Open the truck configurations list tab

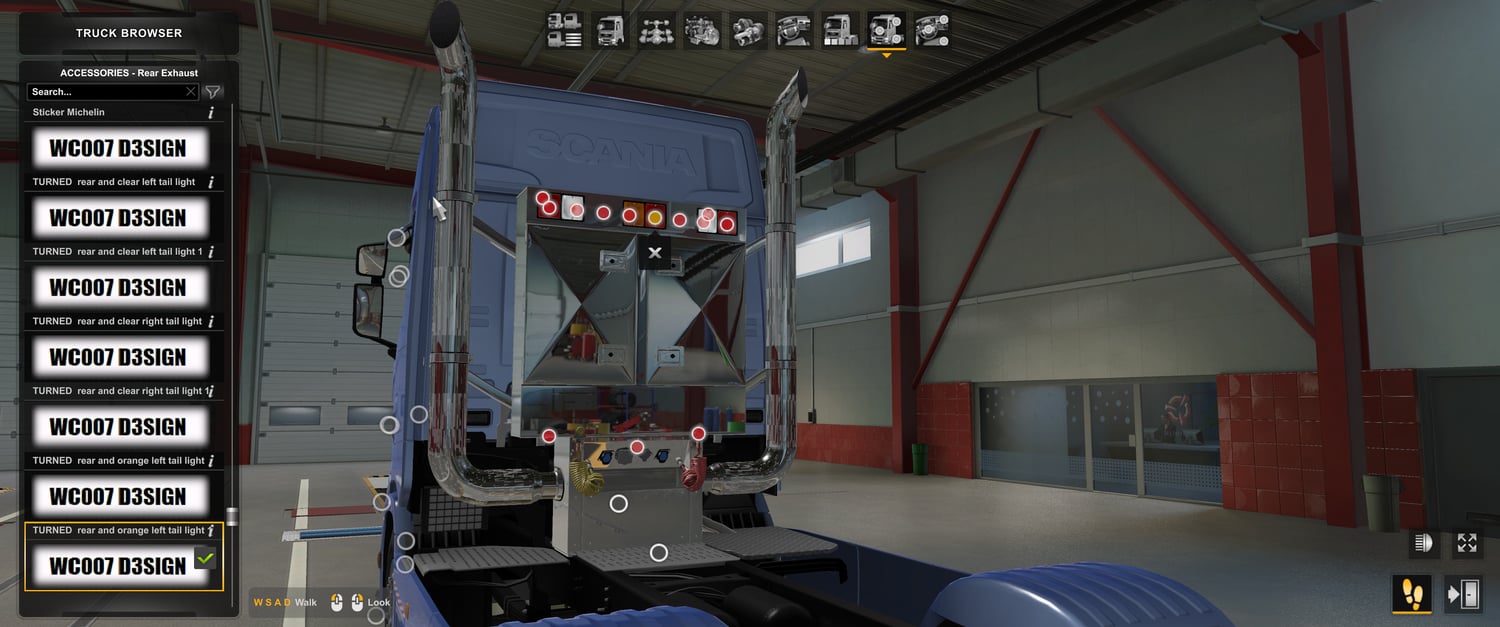(x=565, y=31)
